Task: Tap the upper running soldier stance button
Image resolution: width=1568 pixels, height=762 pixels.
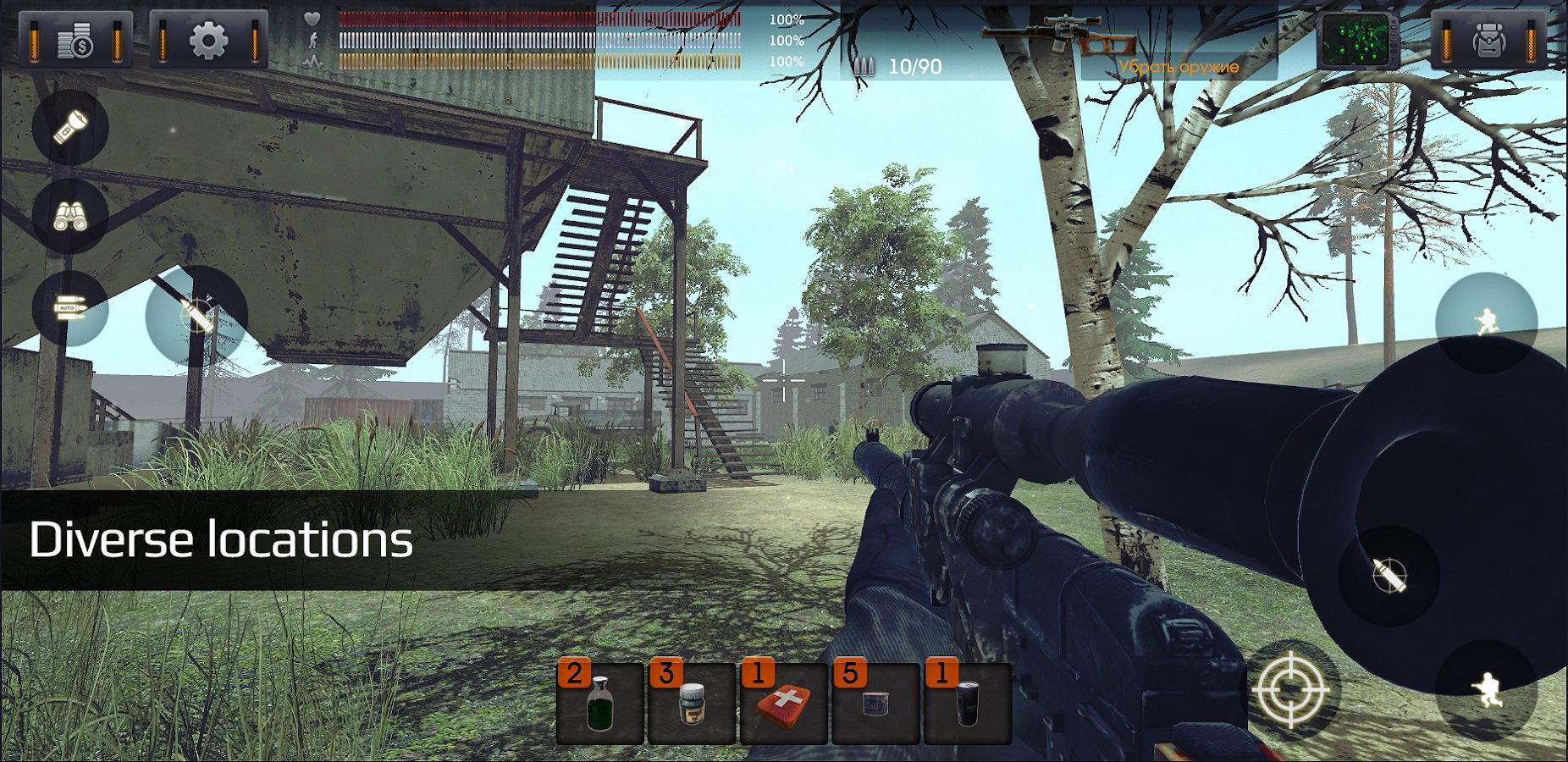Action: pyautogui.click(x=1486, y=322)
